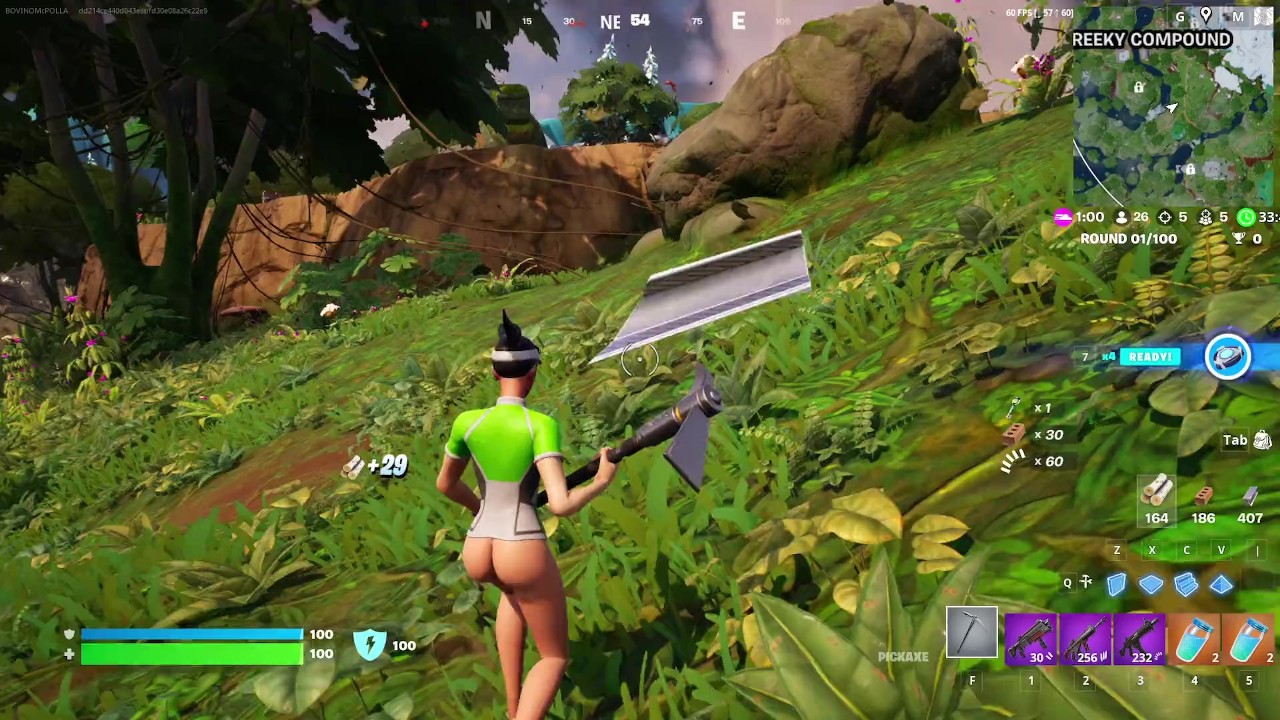Equip the purple rifle with 256 ammo
Image resolution: width=1280 pixels, height=720 pixels.
1085,638
